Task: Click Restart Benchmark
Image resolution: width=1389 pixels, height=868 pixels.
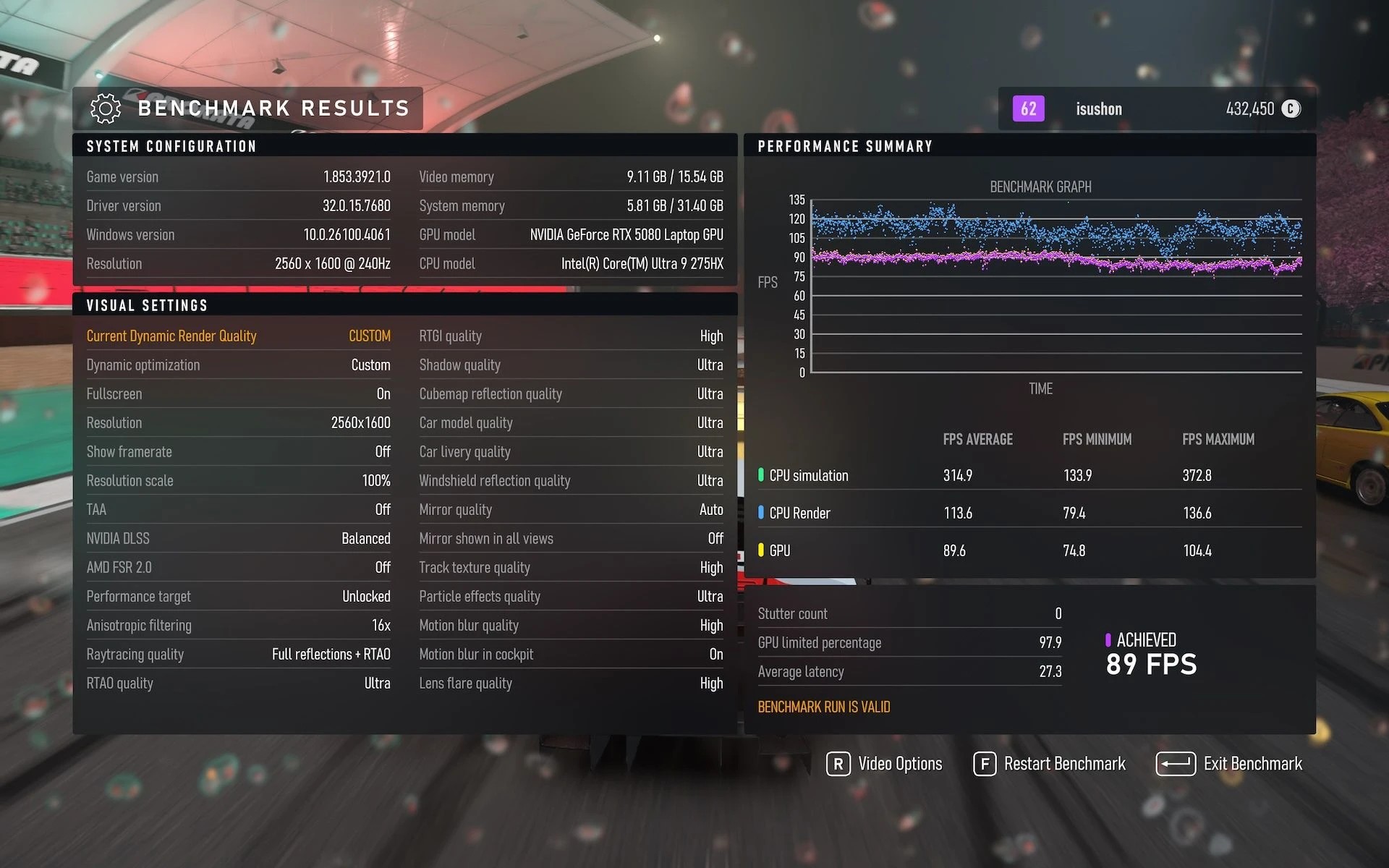Action: point(1065,764)
